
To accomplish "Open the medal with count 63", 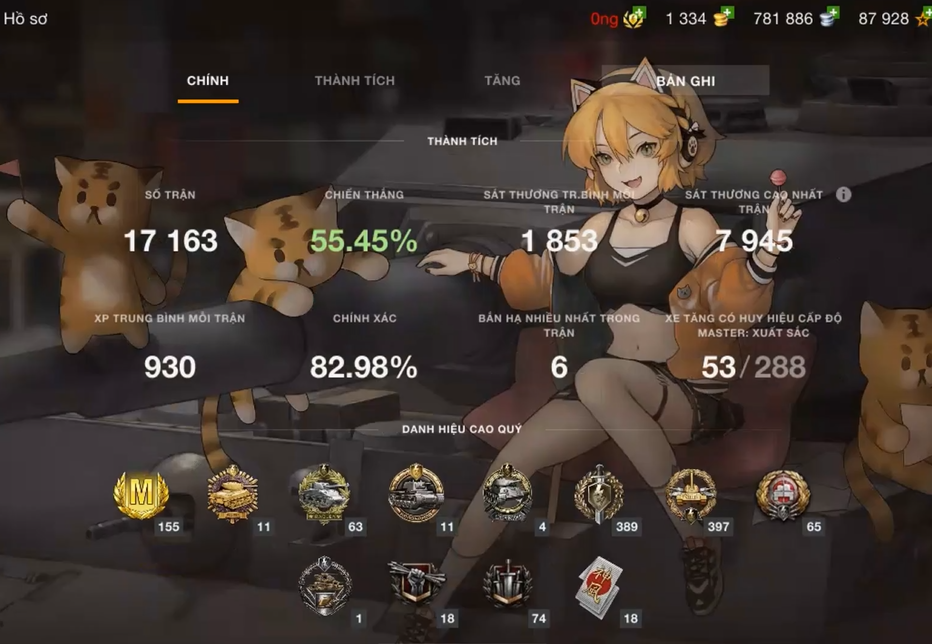I will point(324,495).
